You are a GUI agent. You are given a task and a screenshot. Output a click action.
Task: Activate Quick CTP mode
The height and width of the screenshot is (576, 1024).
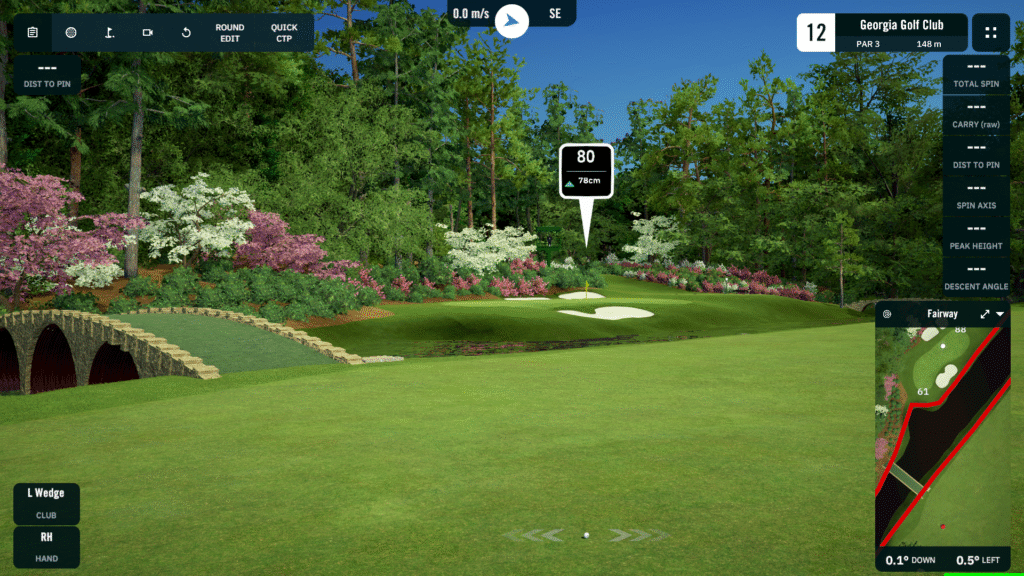284,33
